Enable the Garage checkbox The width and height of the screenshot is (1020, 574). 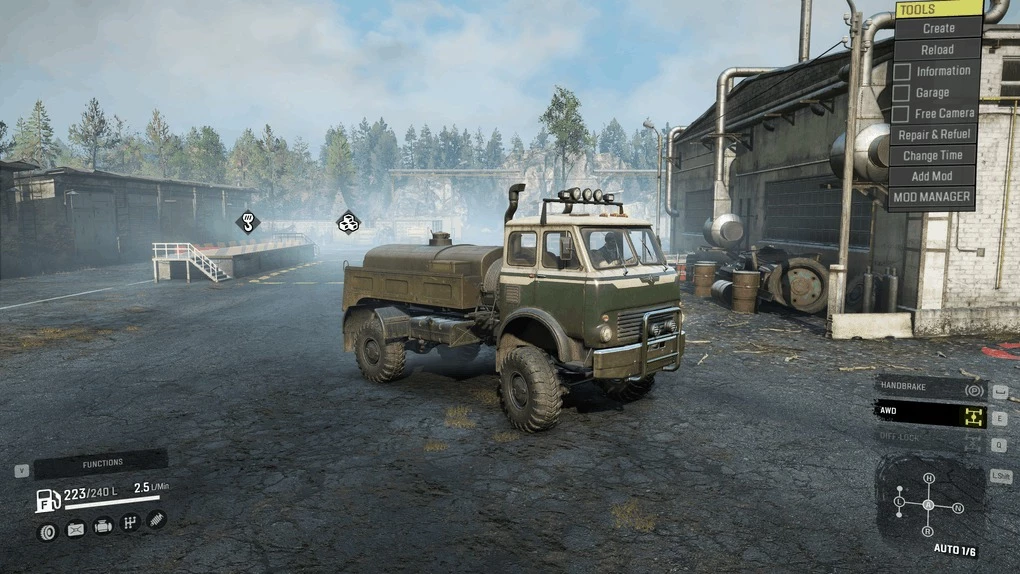(x=901, y=92)
